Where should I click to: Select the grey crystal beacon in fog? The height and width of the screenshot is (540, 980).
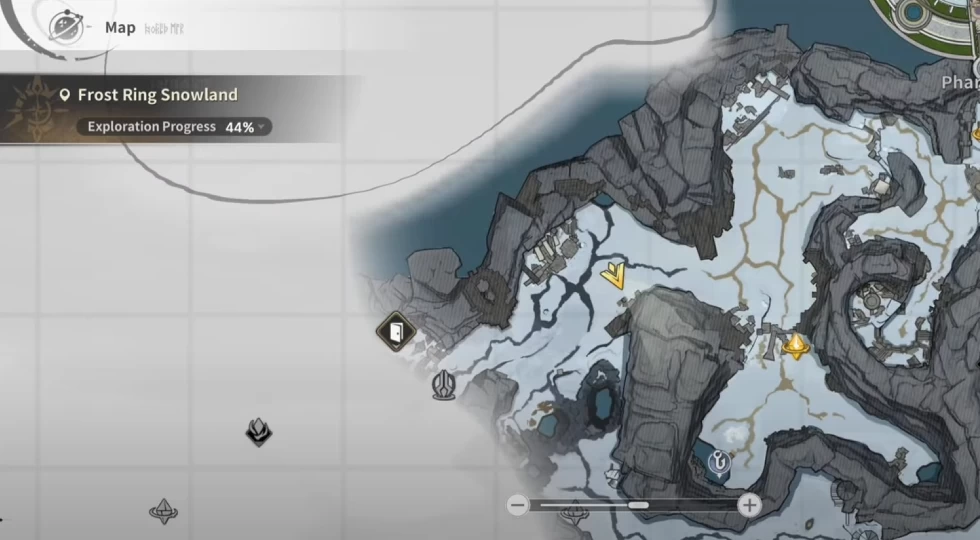(164, 511)
